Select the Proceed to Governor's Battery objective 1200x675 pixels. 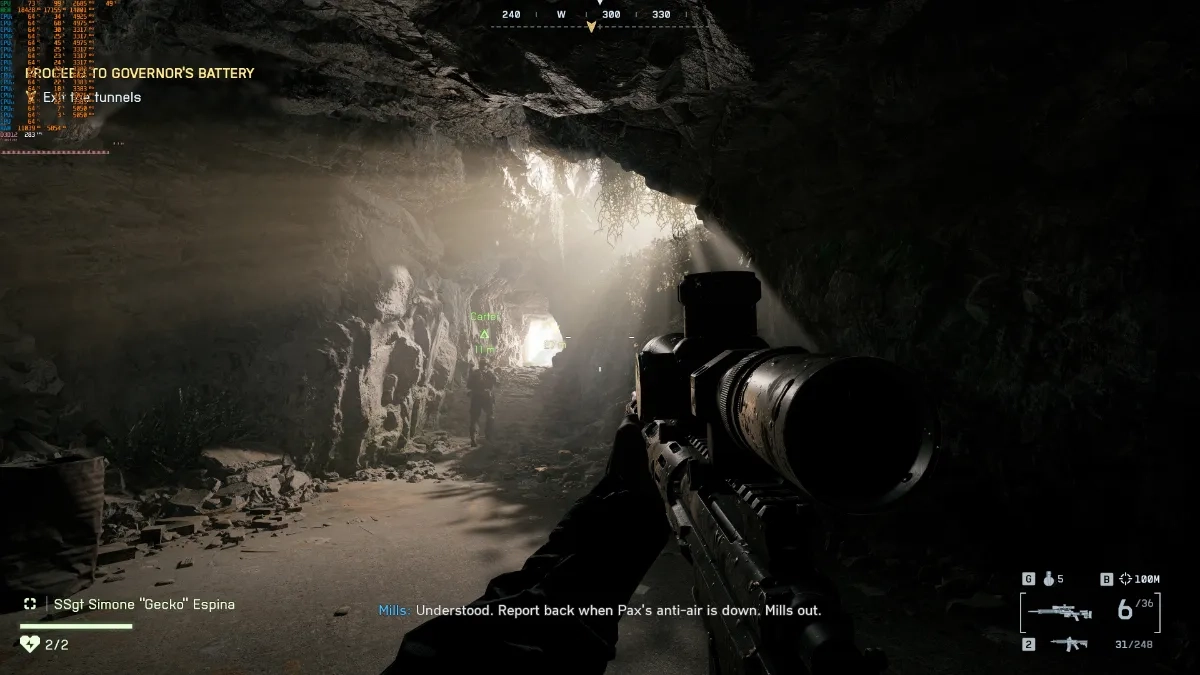140,73
